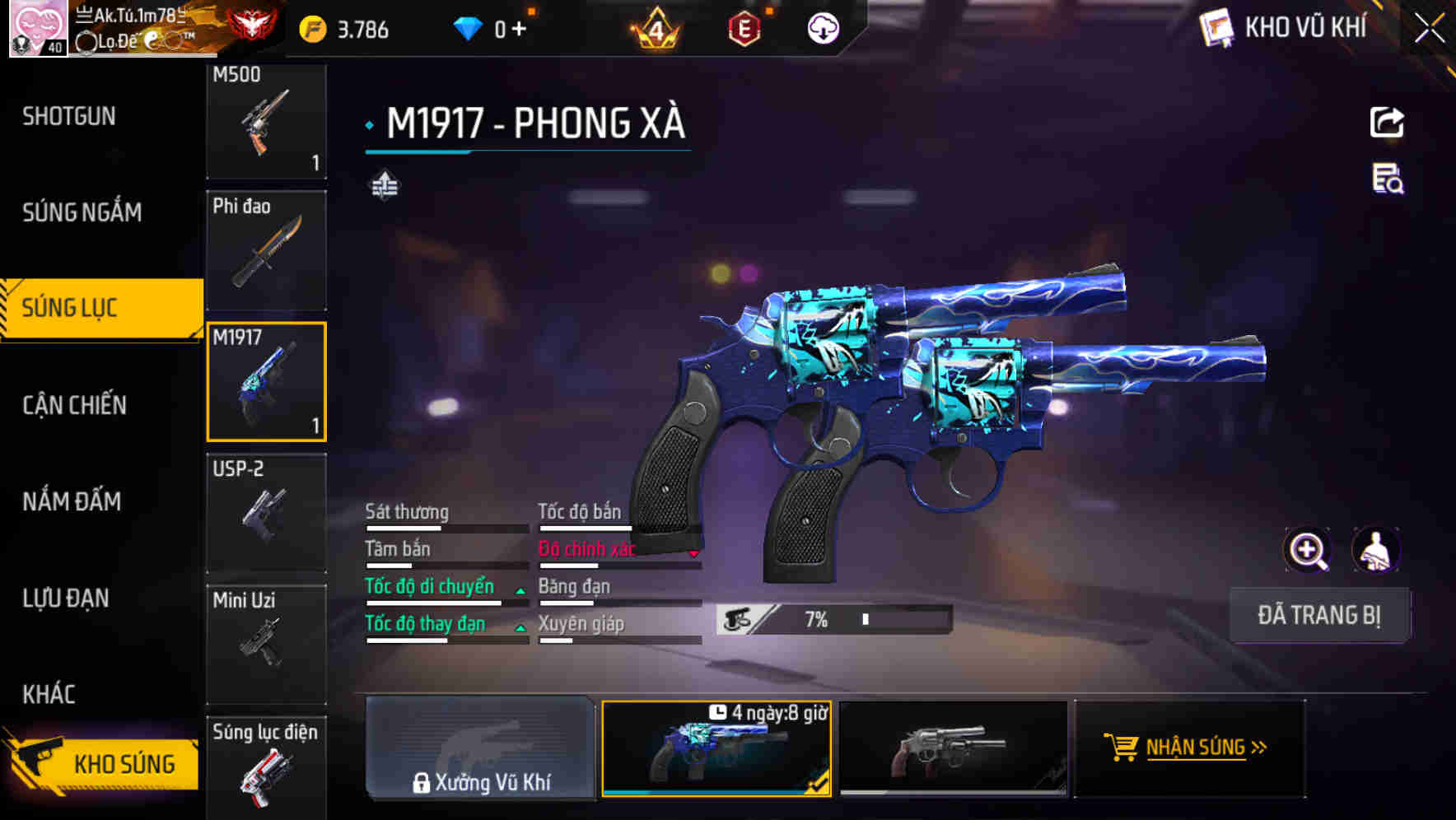Open the locked Xưởng Vũ Khí slot
1456x820 pixels.
481,748
